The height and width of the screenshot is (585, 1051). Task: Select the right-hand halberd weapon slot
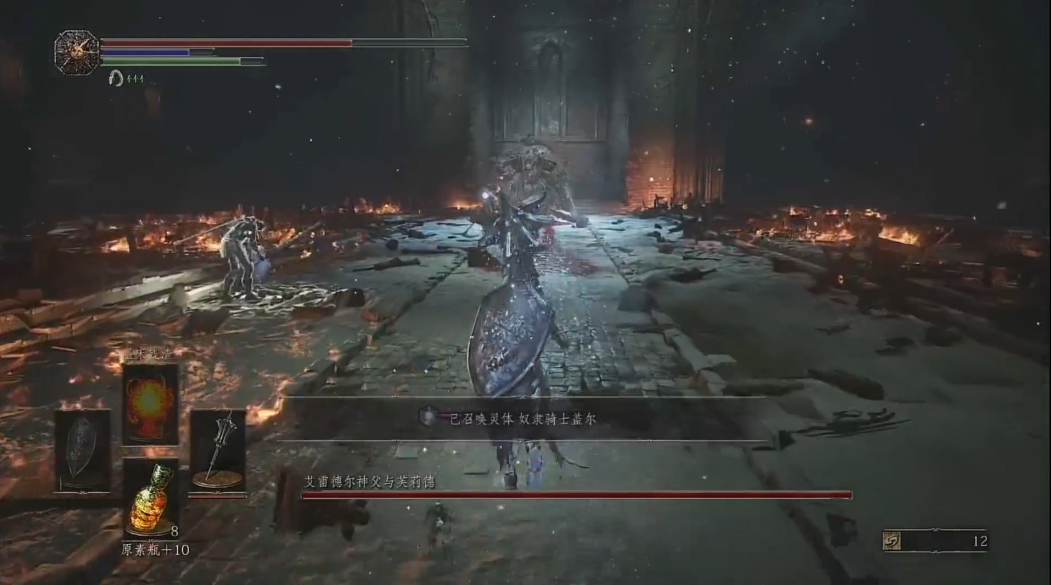coord(218,450)
